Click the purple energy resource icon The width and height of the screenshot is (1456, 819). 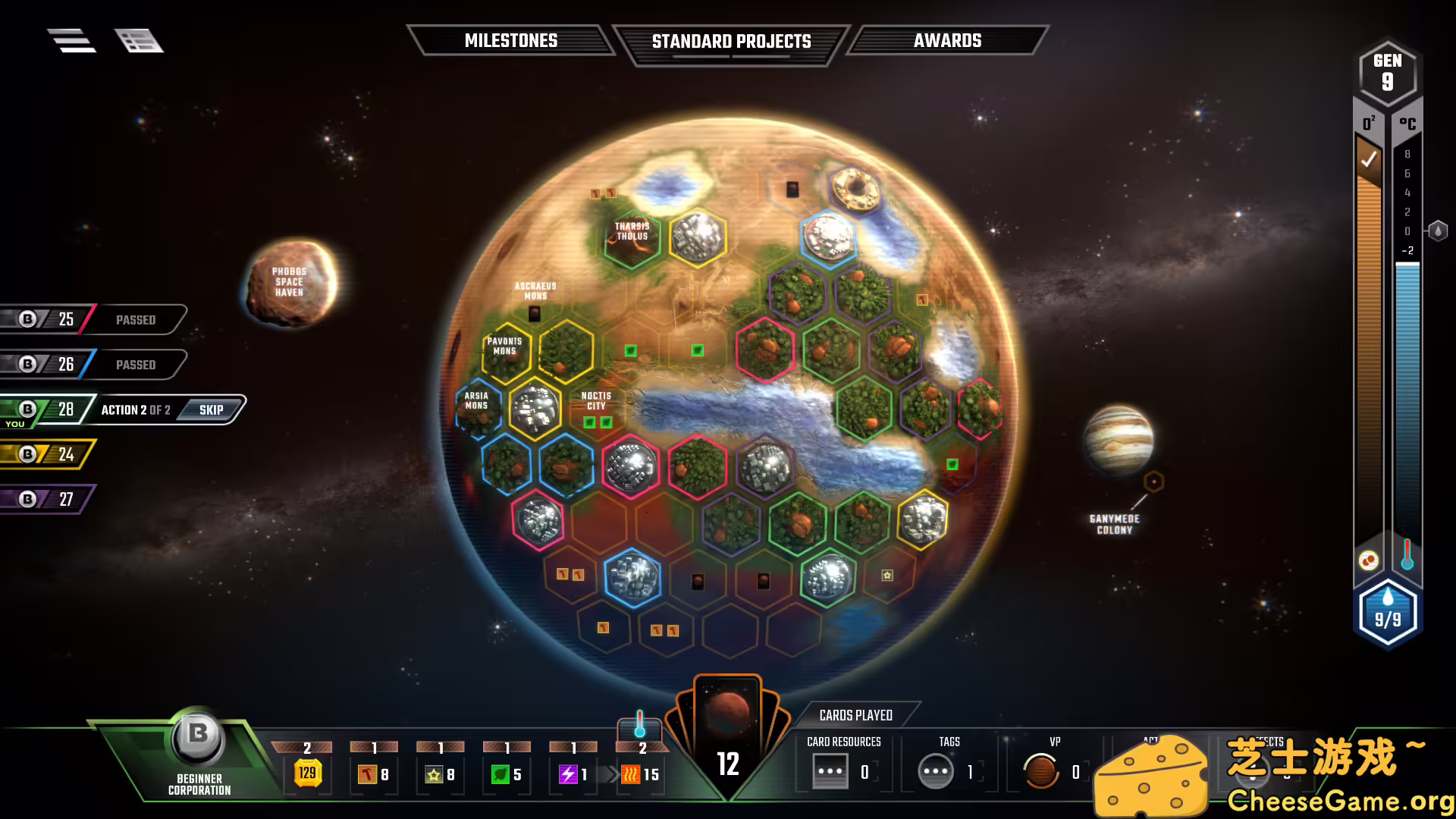pos(567,773)
